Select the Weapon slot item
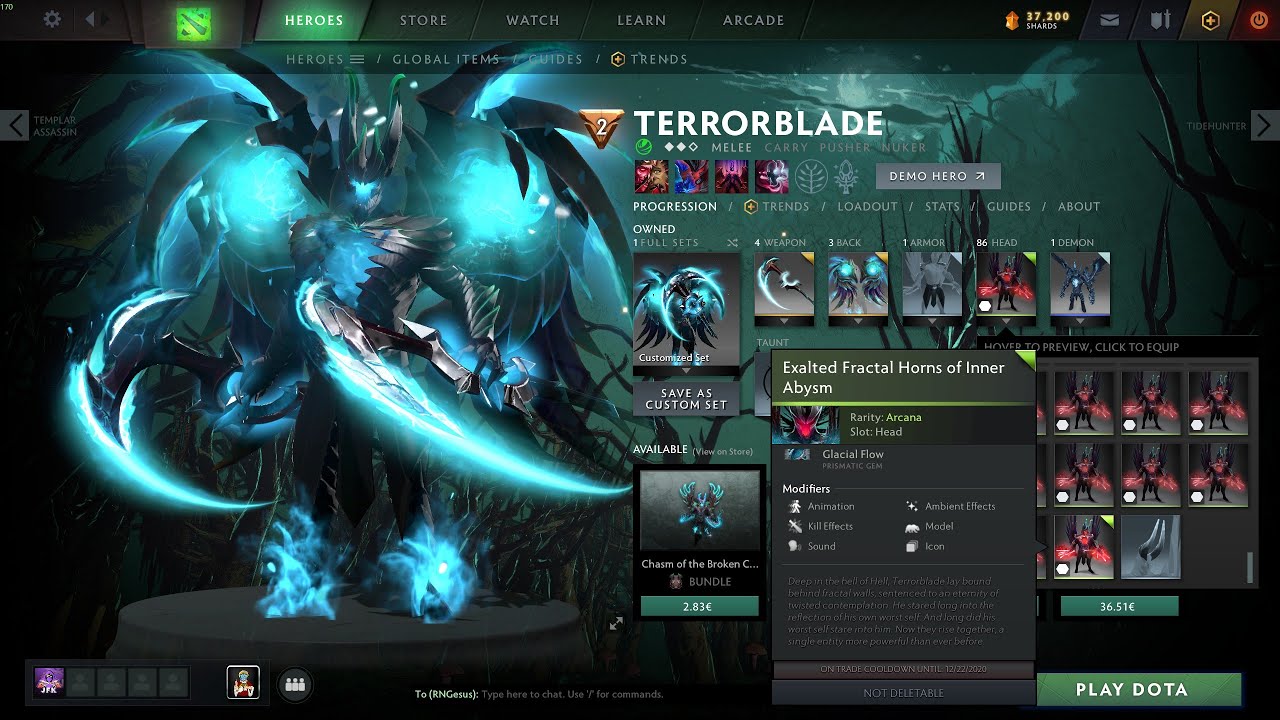The height and width of the screenshot is (720, 1280). pyautogui.click(x=783, y=284)
